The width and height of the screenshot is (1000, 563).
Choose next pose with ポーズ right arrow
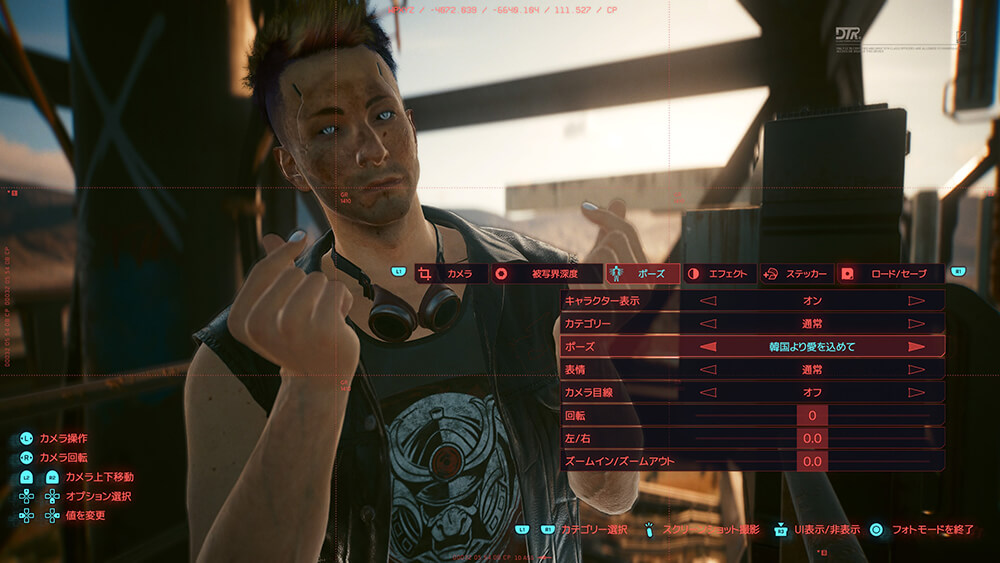(x=915, y=346)
